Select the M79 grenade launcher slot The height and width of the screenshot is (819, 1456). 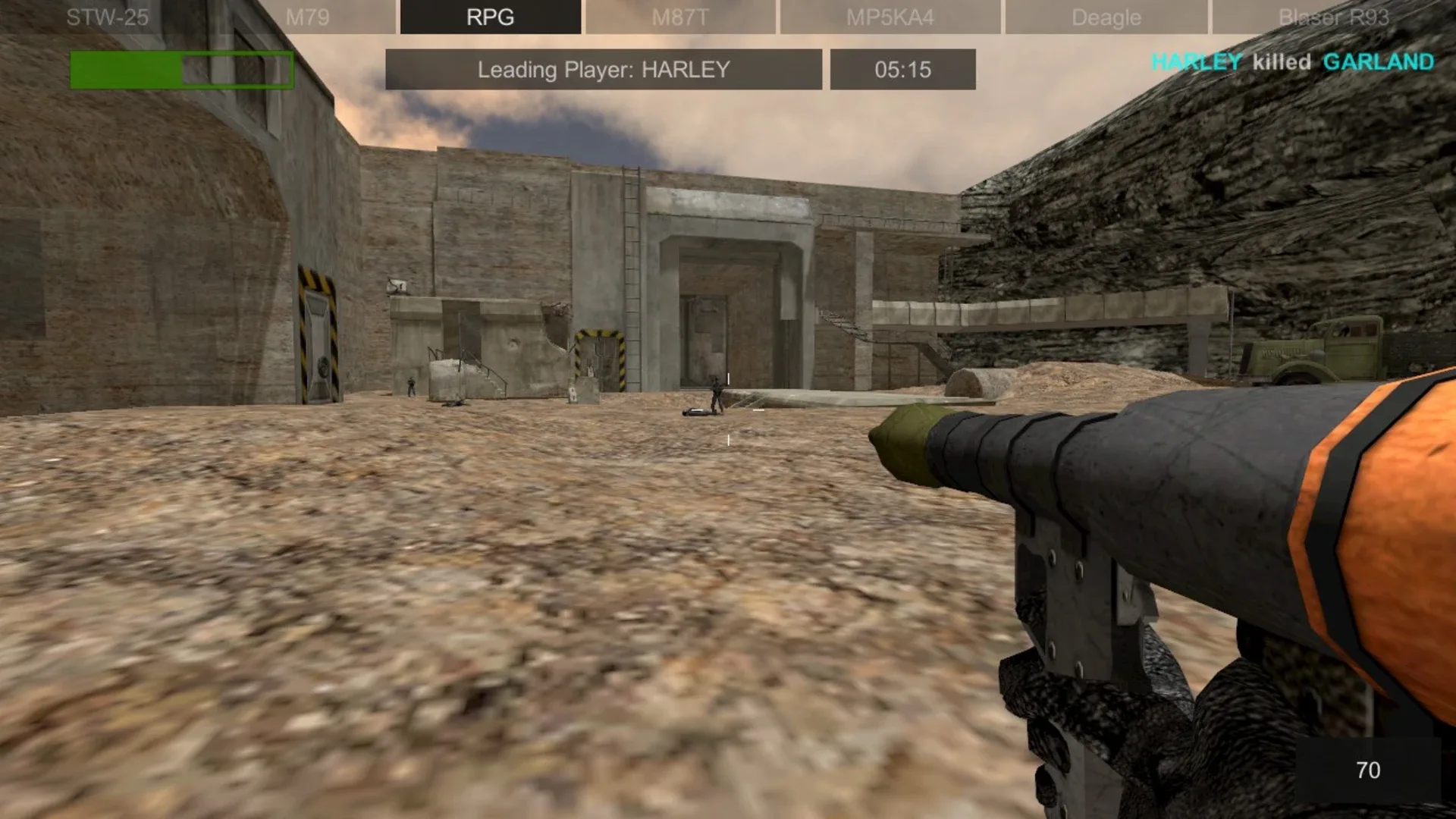tap(308, 17)
